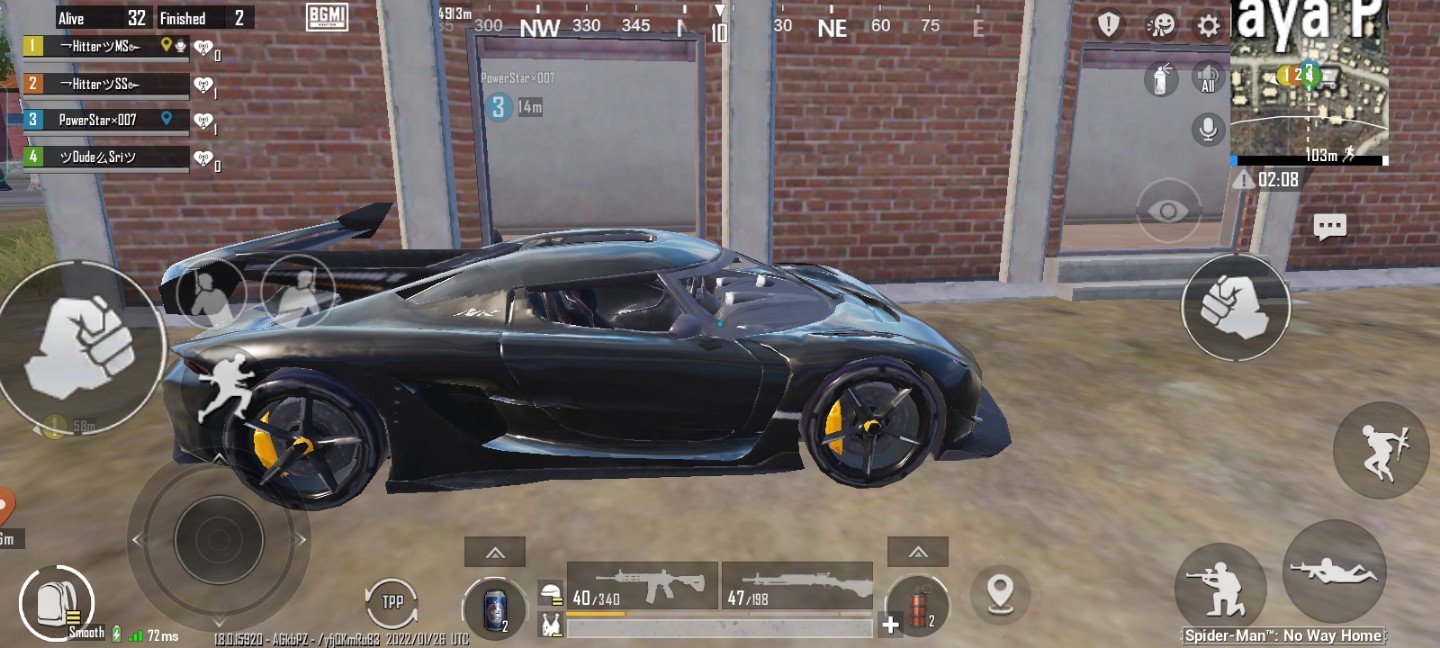
Task: Use the energy drink can
Action: pyautogui.click(x=494, y=609)
